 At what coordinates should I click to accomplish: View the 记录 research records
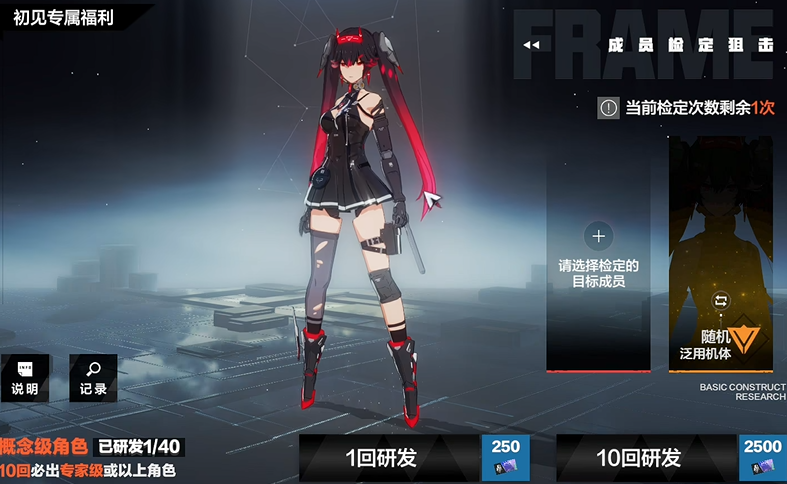point(93,378)
